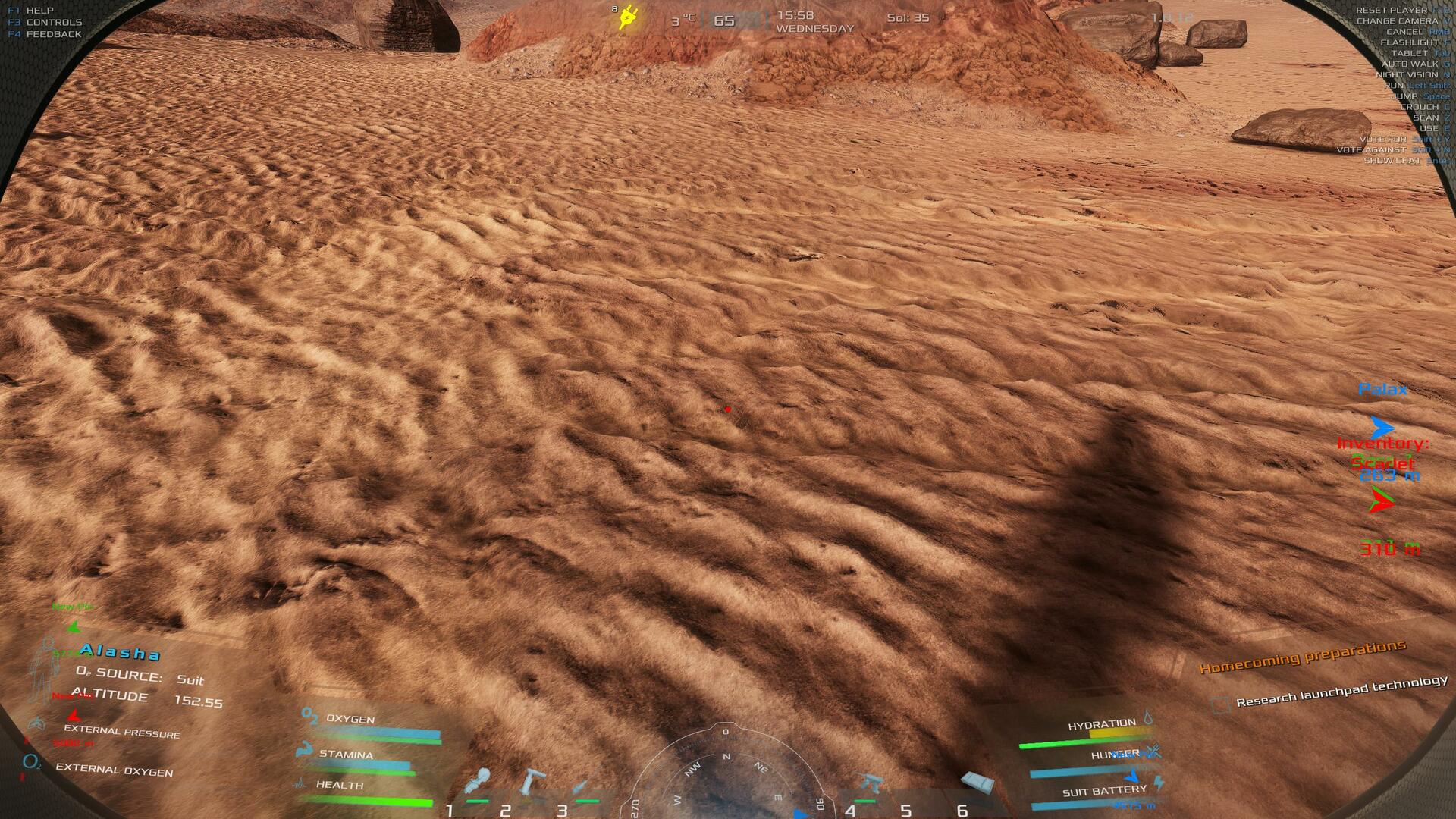
Task: Select the red Scarlet waypoint arrow
Action: coord(1382,501)
